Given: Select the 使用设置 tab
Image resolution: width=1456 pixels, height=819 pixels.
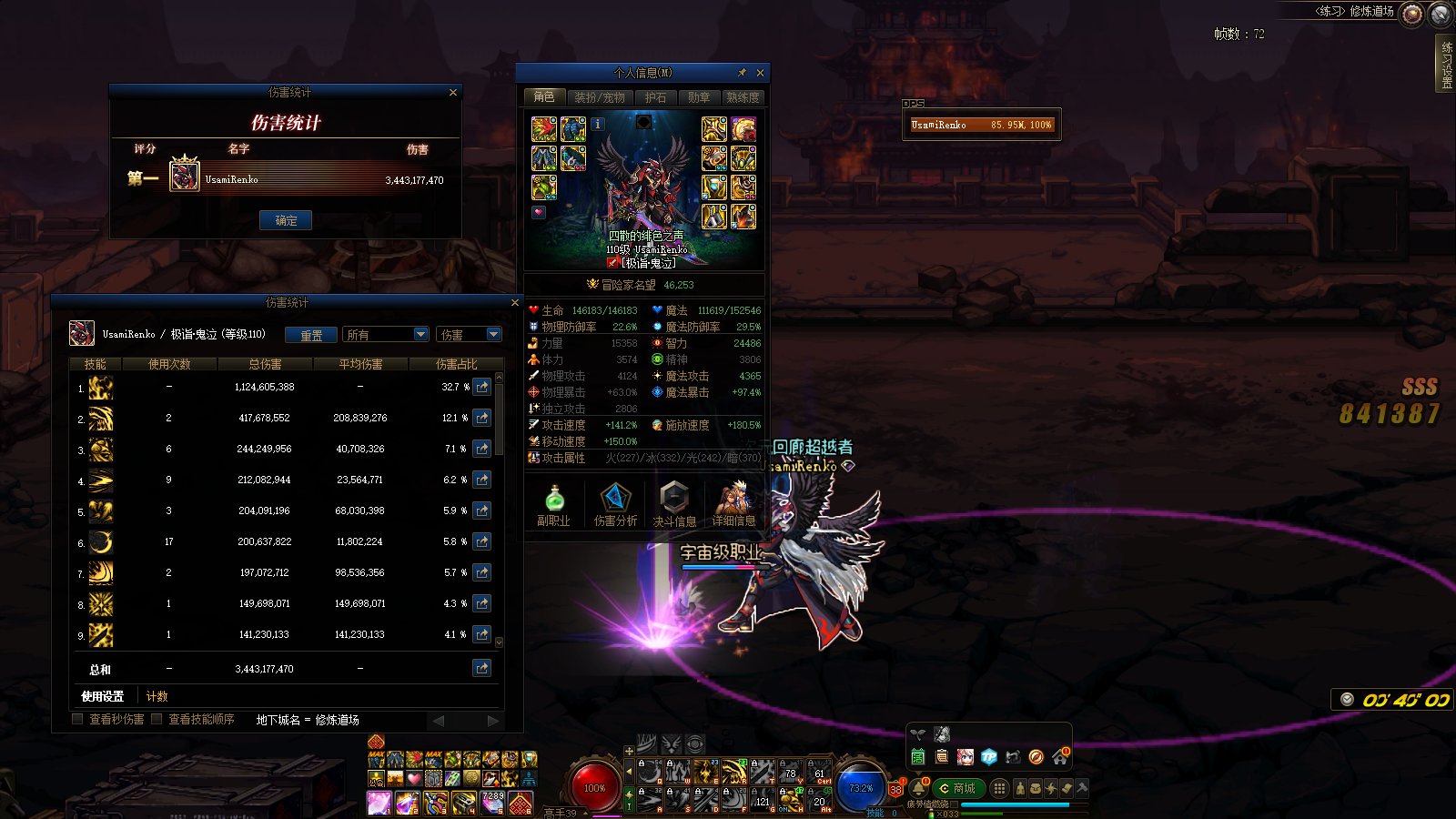Looking at the screenshot, I should (x=102, y=696).
